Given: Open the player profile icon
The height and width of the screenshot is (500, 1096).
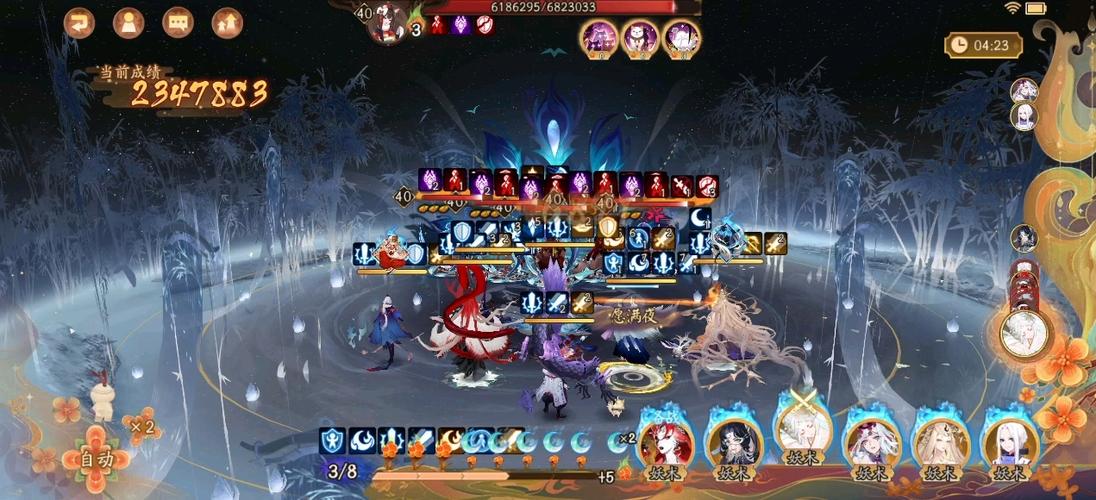Looking at the screenshot, I should (x=129, y=22).
